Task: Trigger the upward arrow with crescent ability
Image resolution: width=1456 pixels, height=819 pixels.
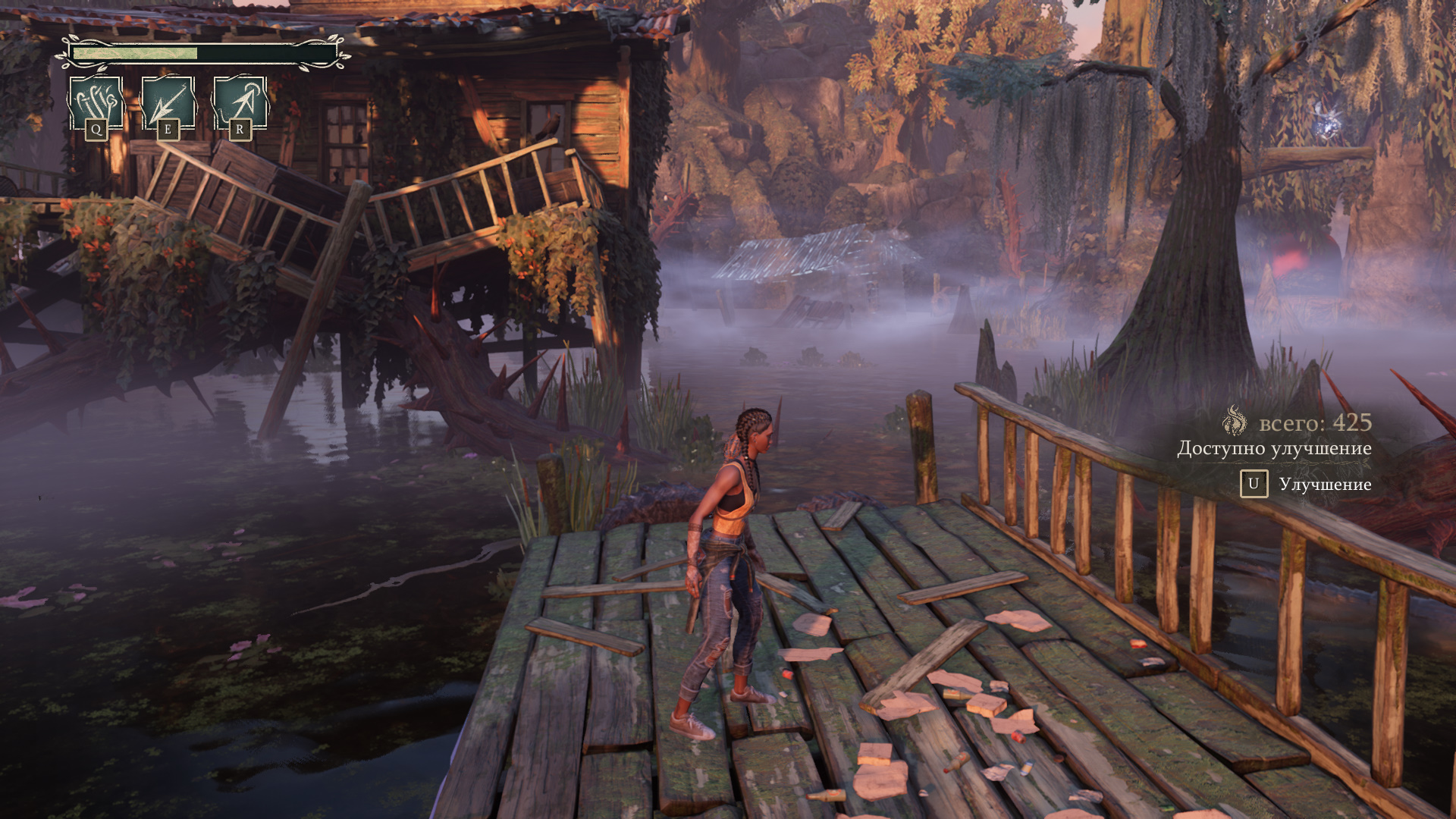Action: coord(240,102)
